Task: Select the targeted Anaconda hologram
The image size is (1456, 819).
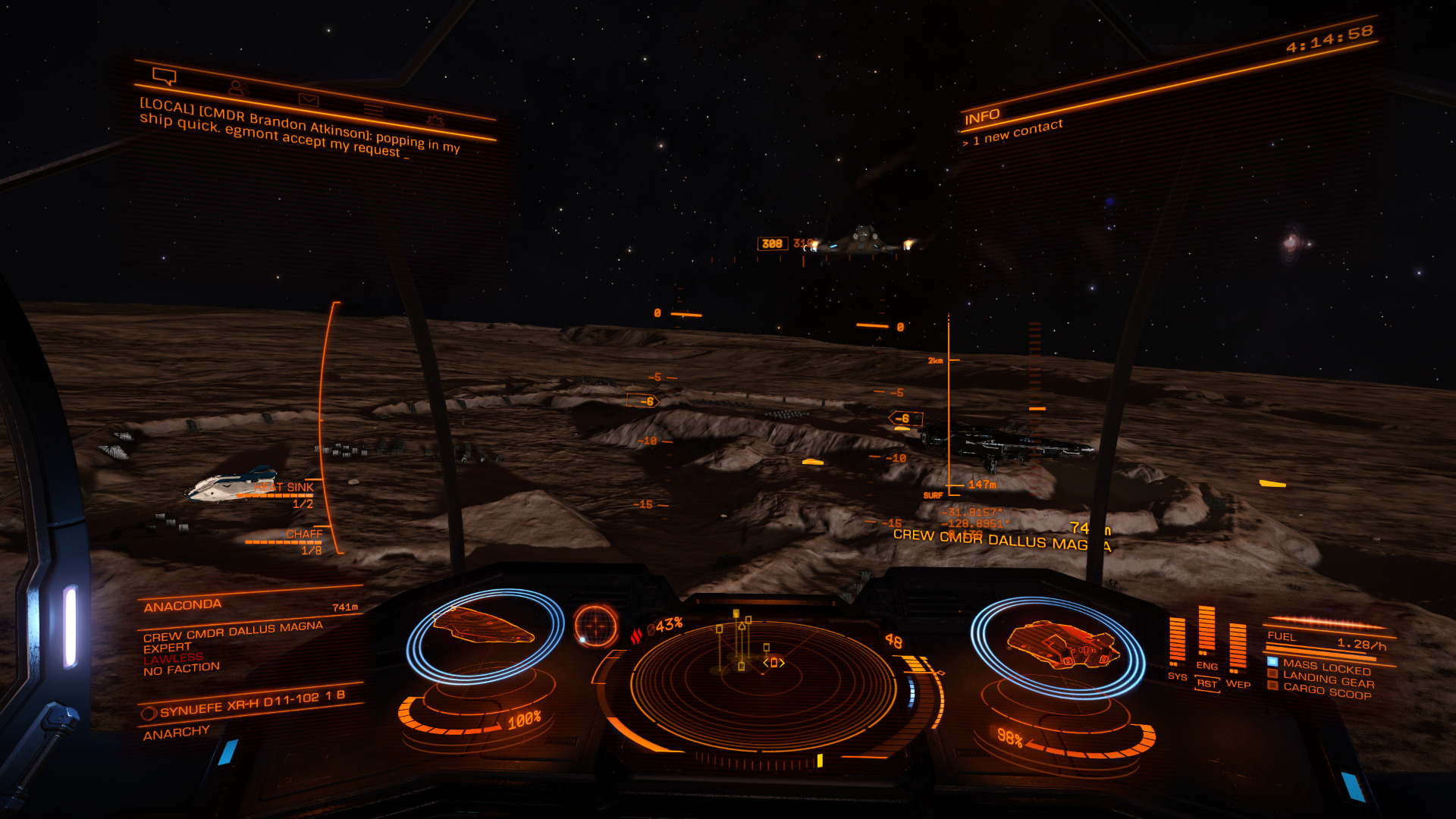Action: tap(484, 626)
